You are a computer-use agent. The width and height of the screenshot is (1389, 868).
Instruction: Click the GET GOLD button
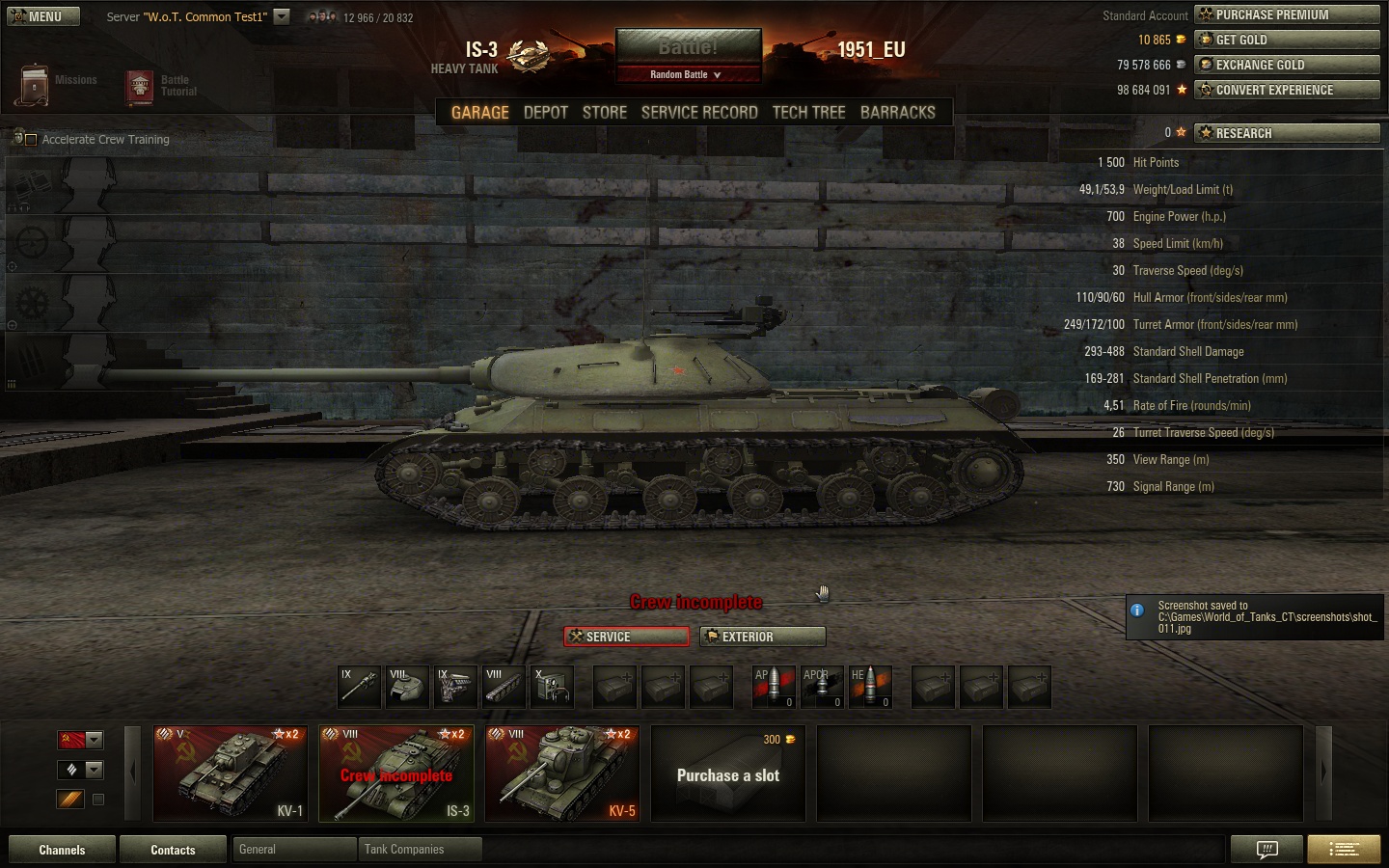tap(1287, 40)
